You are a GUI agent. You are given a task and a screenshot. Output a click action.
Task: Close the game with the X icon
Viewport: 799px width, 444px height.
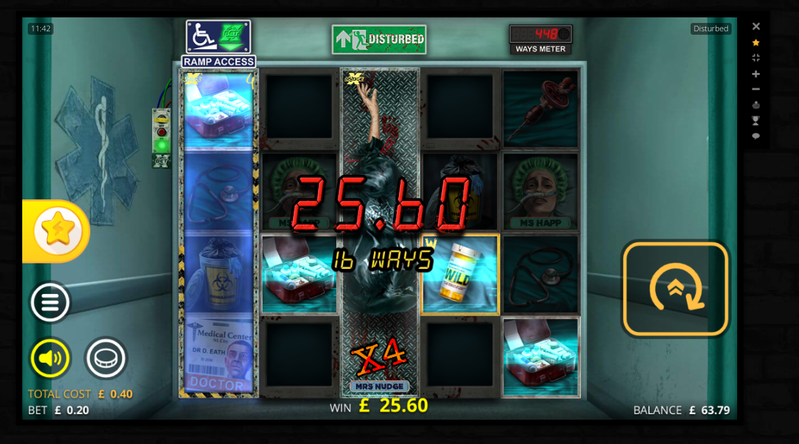[x=756, y=27]
